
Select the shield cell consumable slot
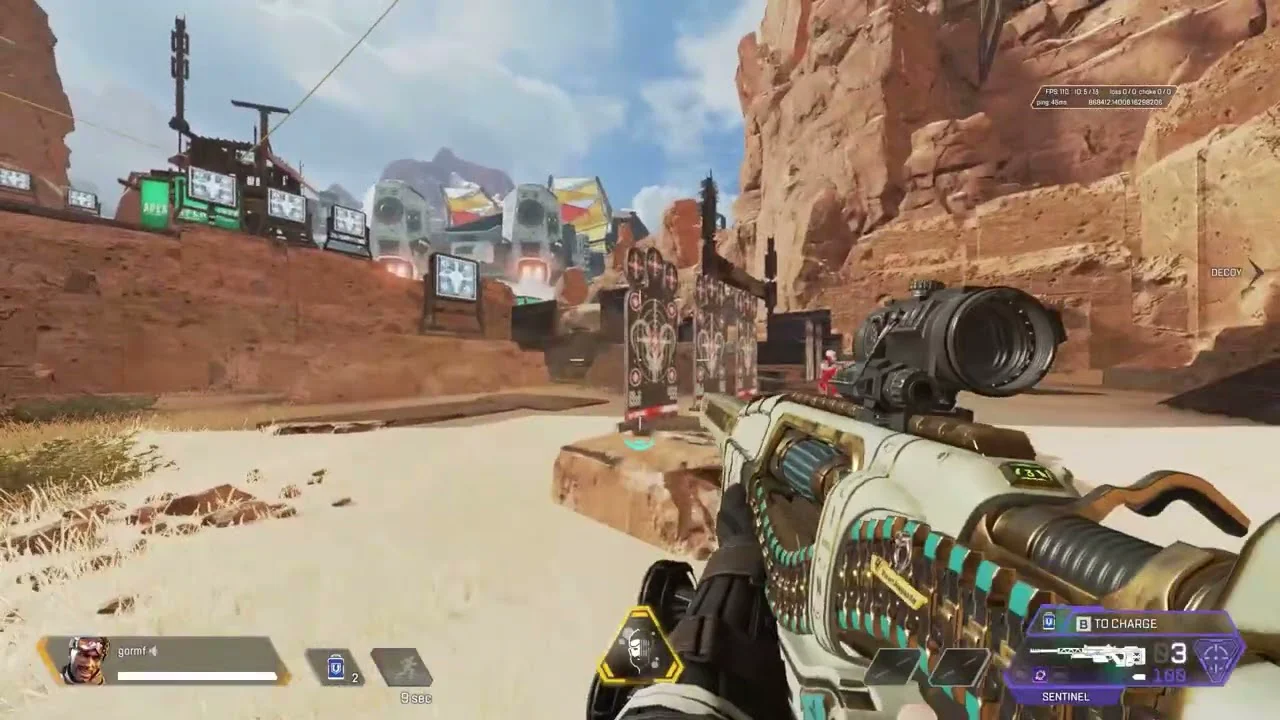click(x=336, y=667)
